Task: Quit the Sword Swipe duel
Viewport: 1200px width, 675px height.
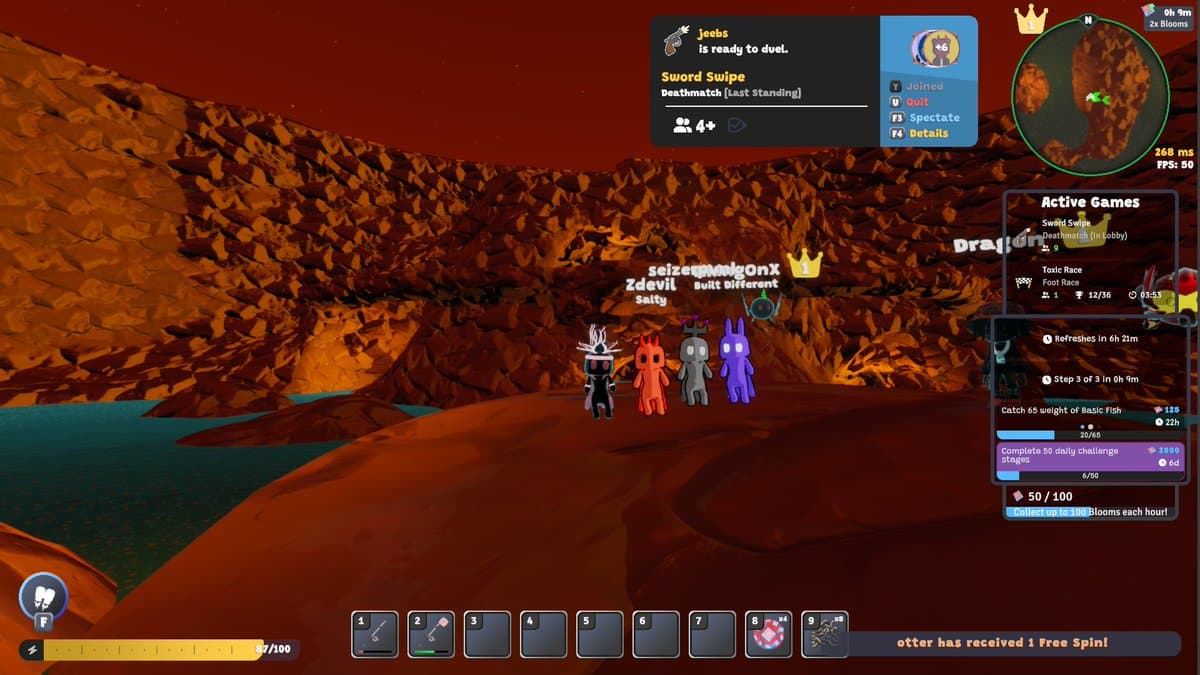Action: pos(916,102)
